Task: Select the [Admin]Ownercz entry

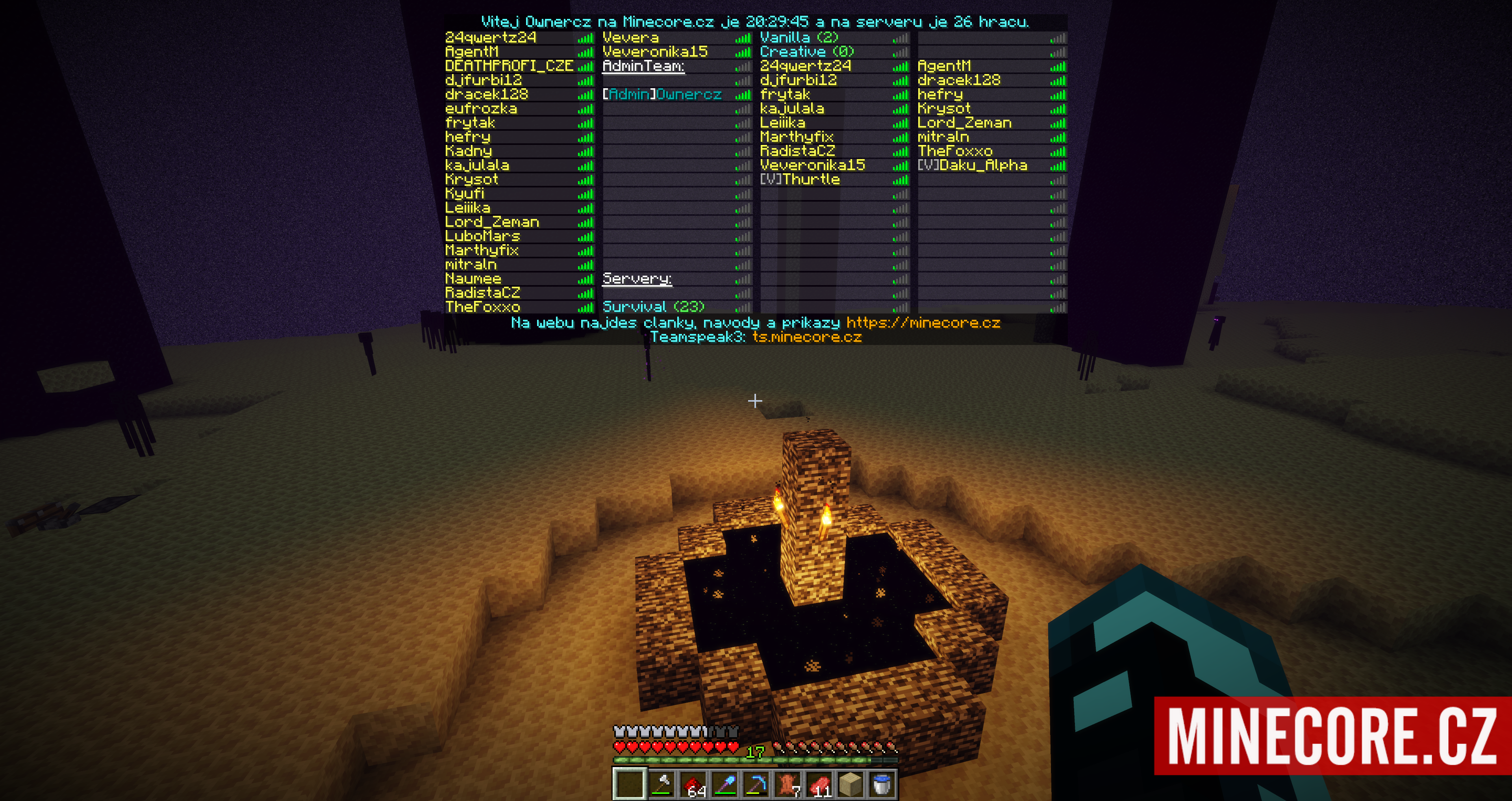Action: [662, 95]
